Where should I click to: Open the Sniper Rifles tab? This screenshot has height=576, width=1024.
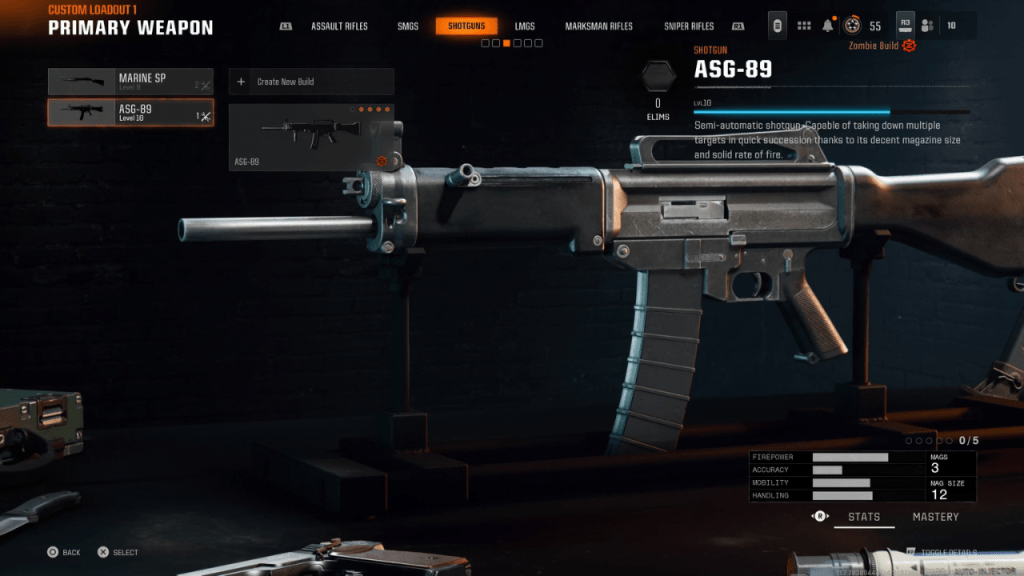(x=688, y=26)
